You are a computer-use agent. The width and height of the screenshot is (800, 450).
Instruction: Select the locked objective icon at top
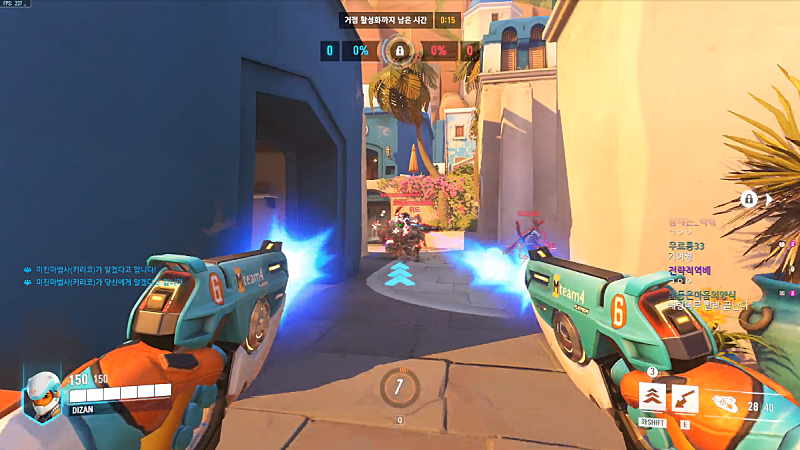399,50
